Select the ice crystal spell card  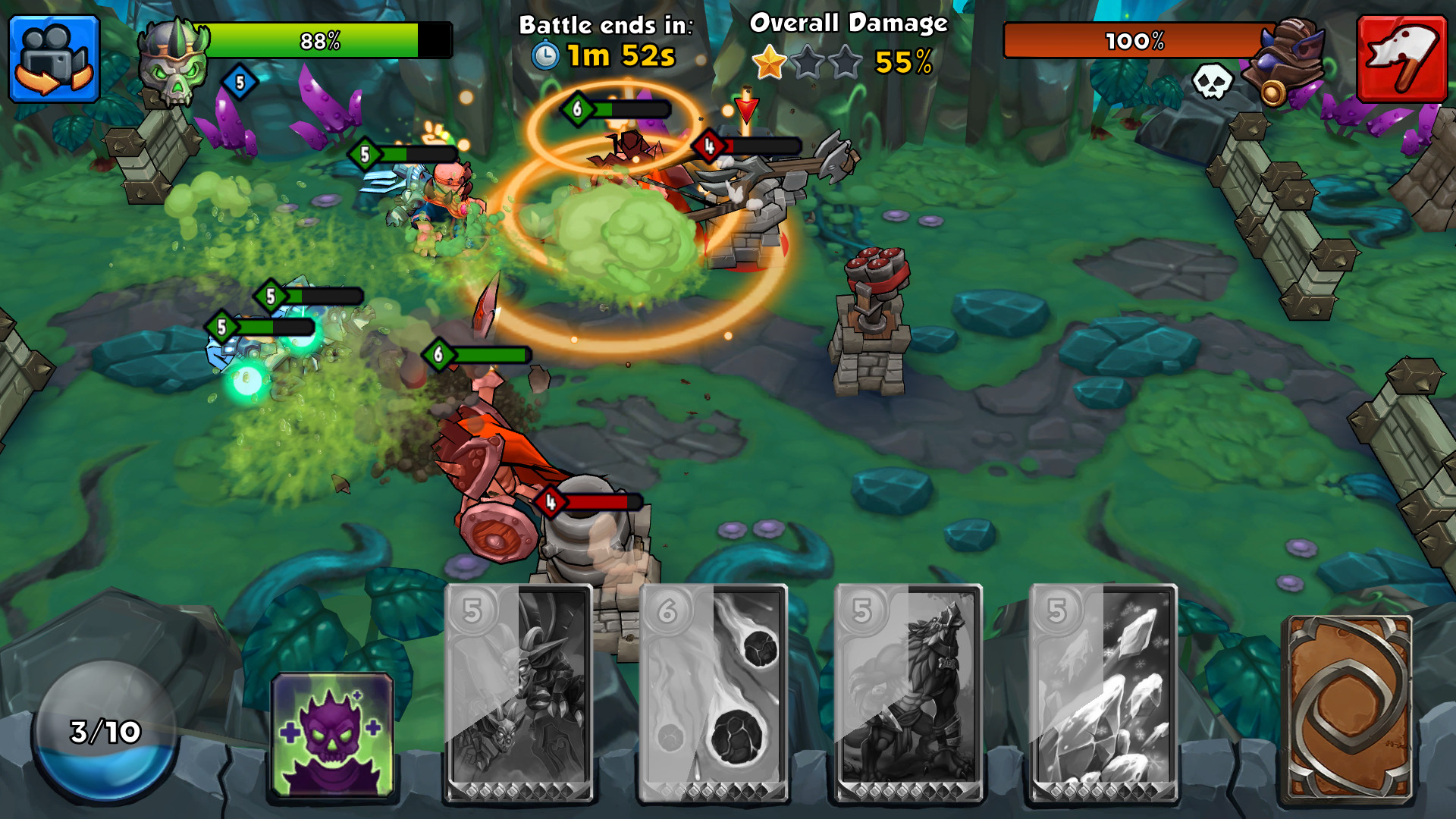1103,692
